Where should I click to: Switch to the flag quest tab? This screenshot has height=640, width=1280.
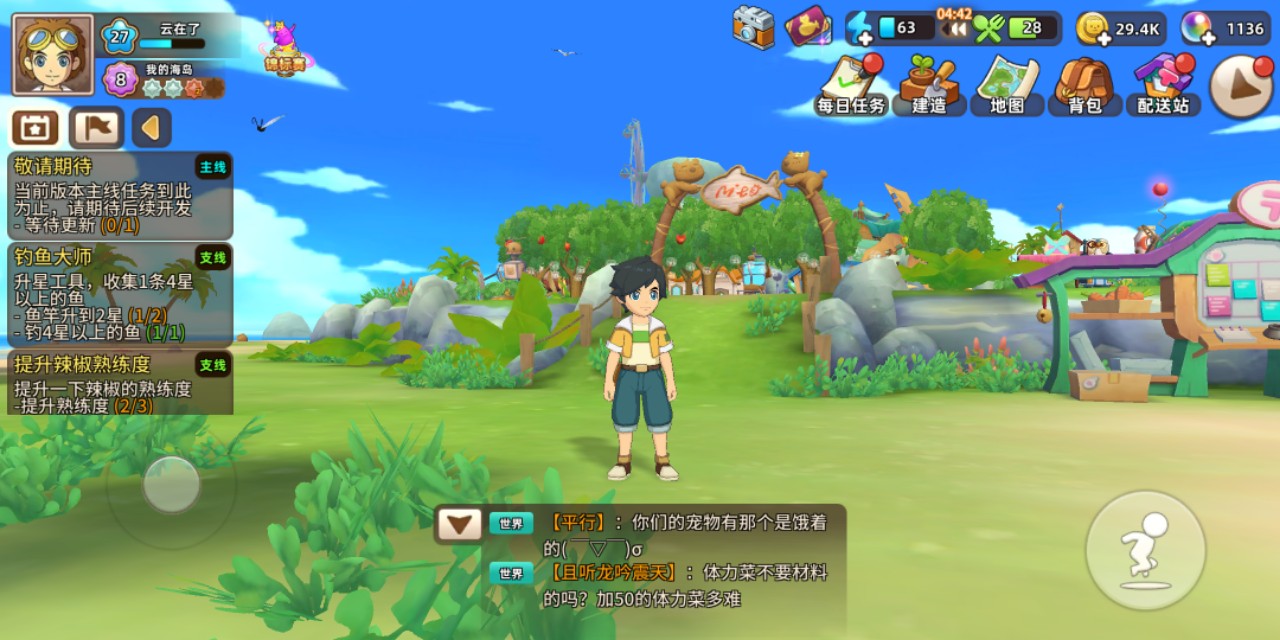(96, 128)
